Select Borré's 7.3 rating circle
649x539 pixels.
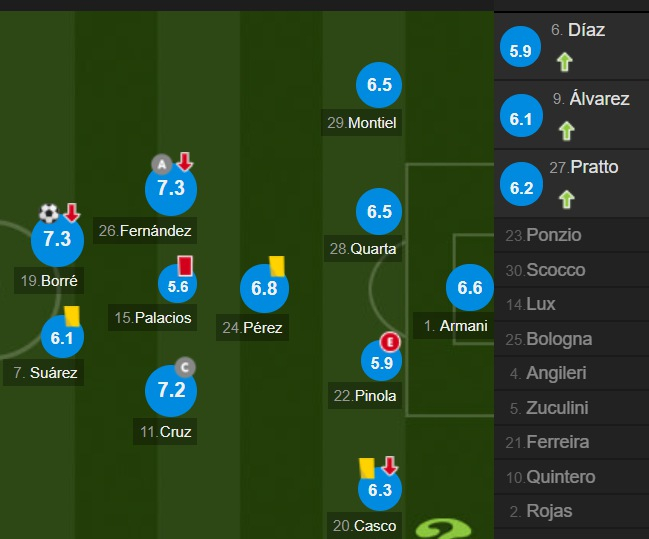coord(57,239)
